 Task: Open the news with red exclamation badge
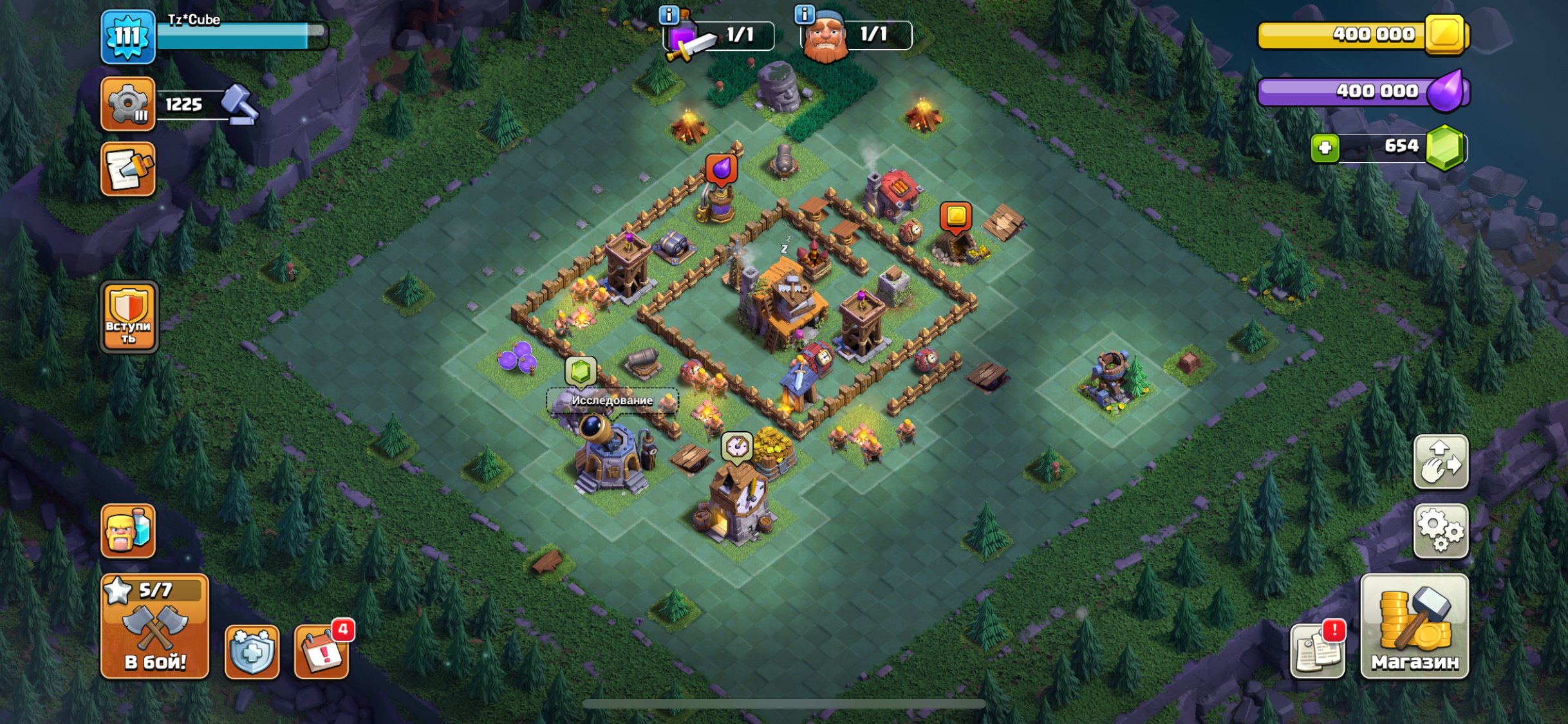point(1318,650)
